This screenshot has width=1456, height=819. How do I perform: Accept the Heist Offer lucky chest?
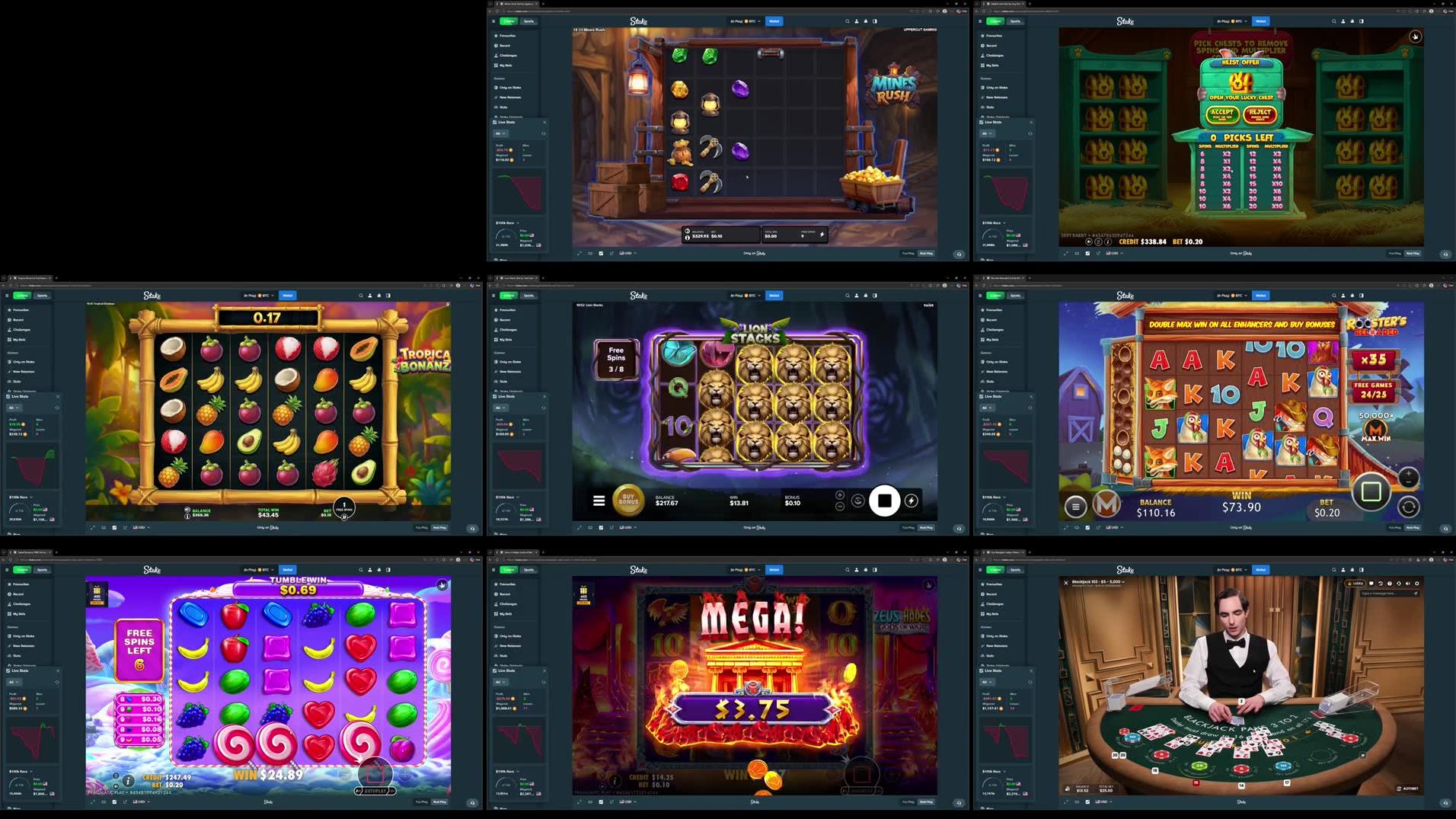(x=1222, y=112)
